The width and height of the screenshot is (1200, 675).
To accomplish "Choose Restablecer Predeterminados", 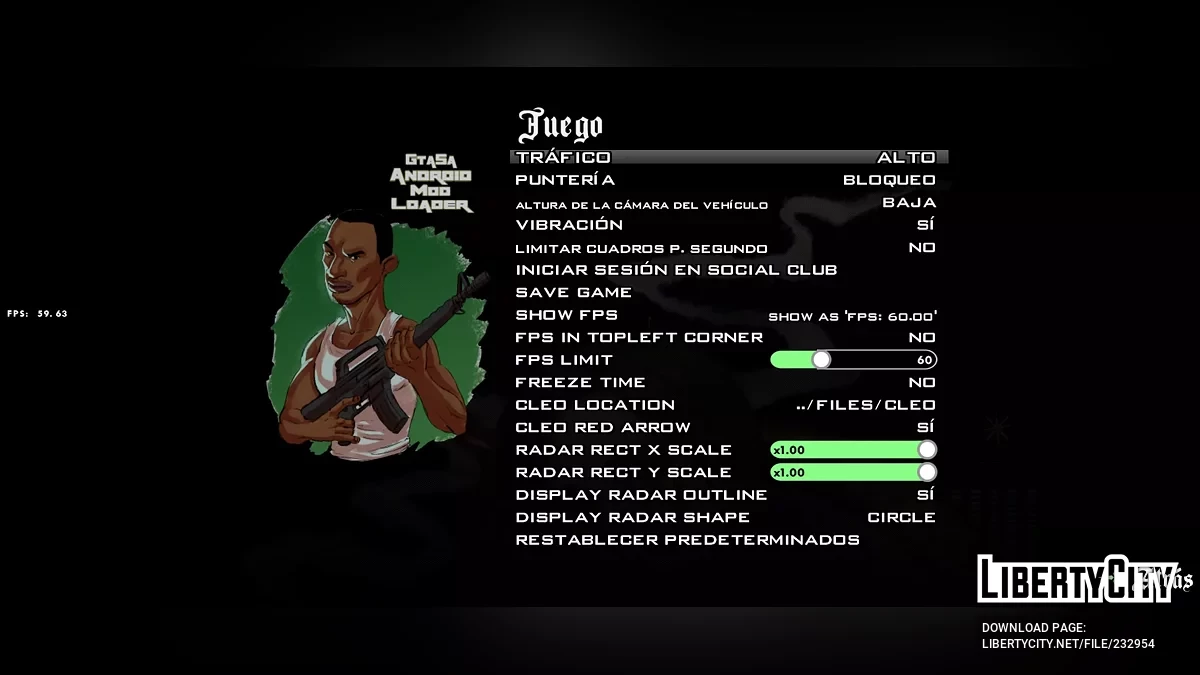I will (687, 540).
